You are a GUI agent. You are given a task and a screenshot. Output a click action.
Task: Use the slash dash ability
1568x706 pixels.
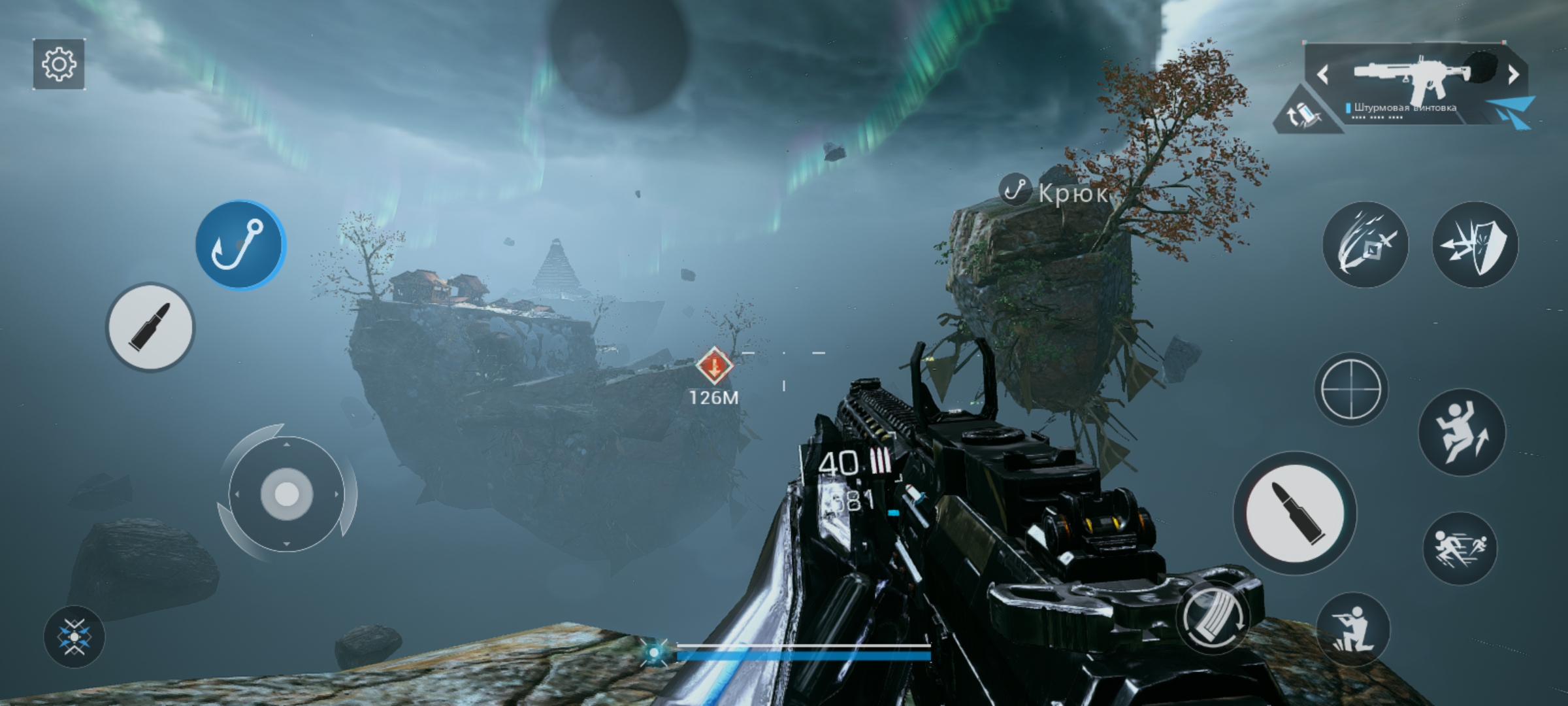point(1365,244)
